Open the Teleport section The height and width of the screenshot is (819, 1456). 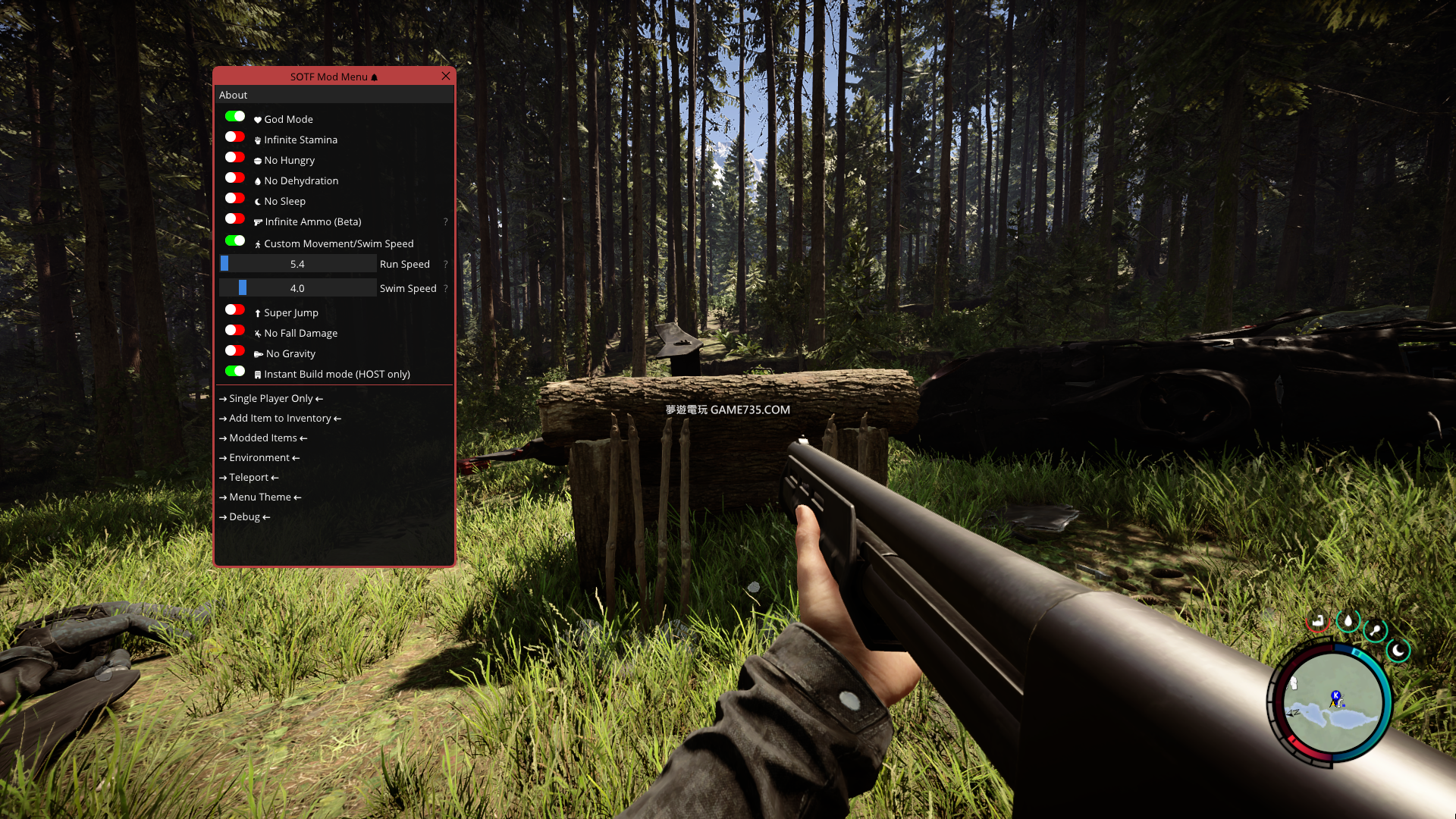click(249, 478)
